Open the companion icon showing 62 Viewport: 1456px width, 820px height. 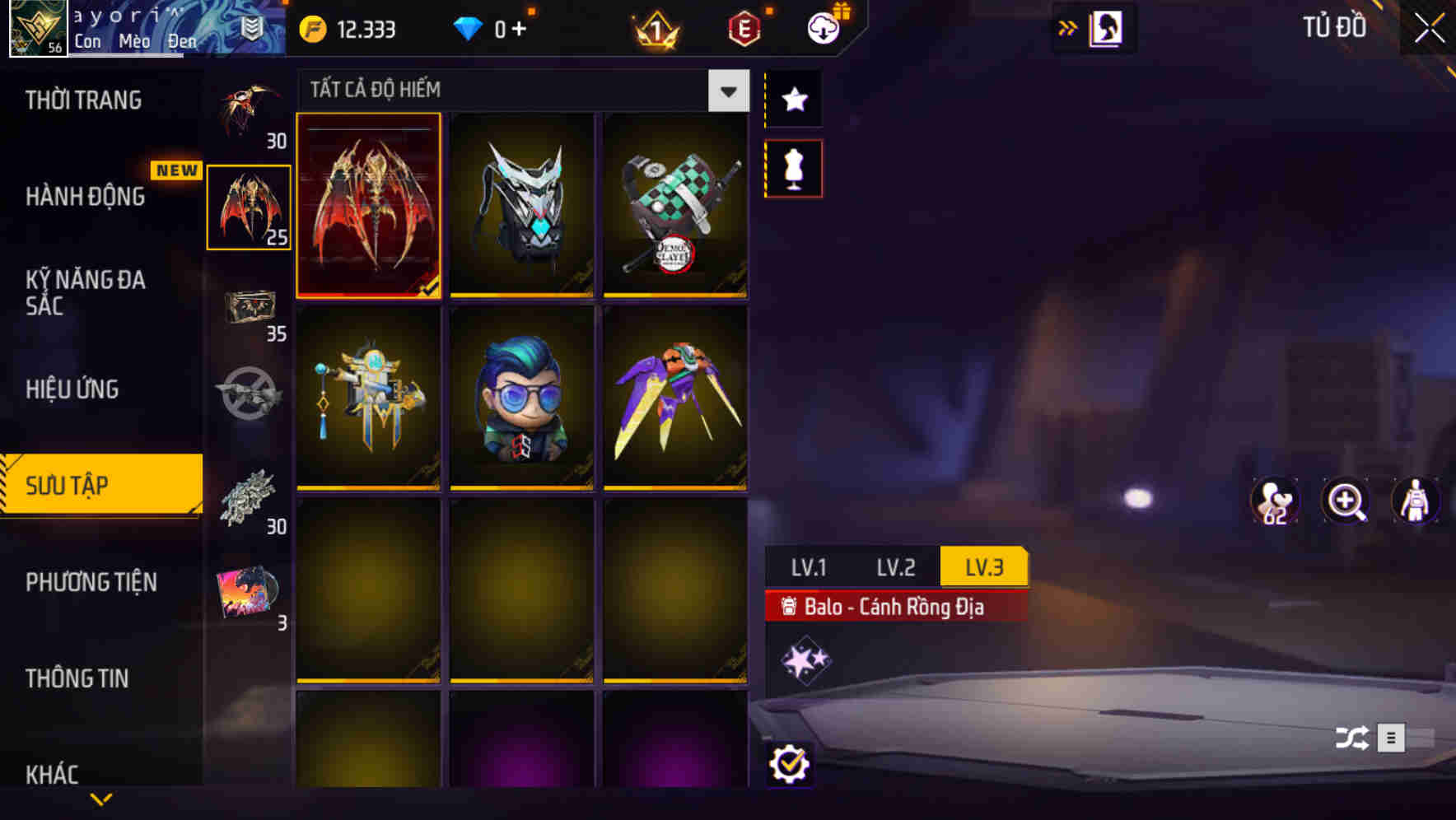(x=1276, y=501)
